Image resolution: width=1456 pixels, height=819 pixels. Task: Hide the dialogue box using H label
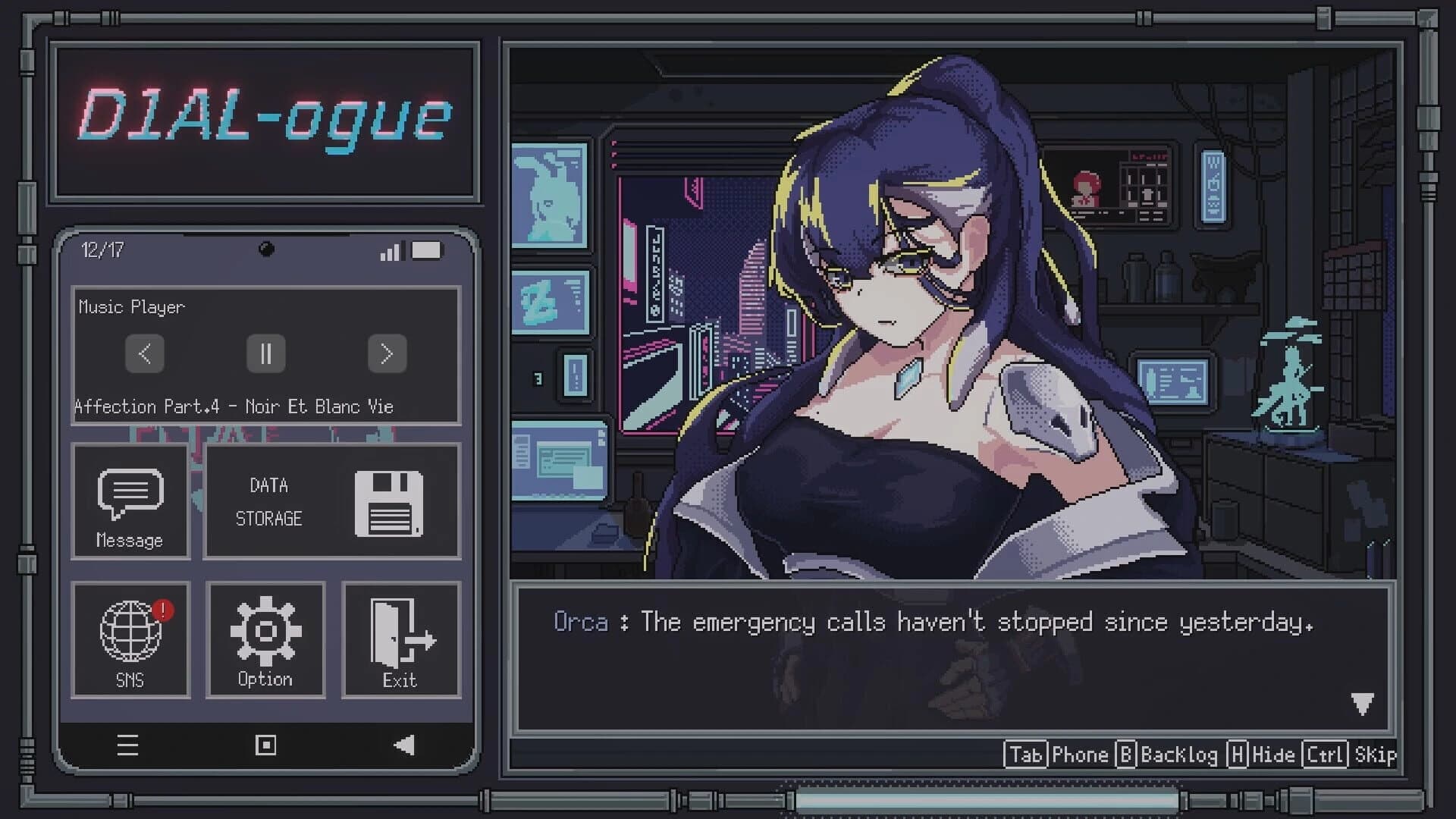pos(1237,755)
